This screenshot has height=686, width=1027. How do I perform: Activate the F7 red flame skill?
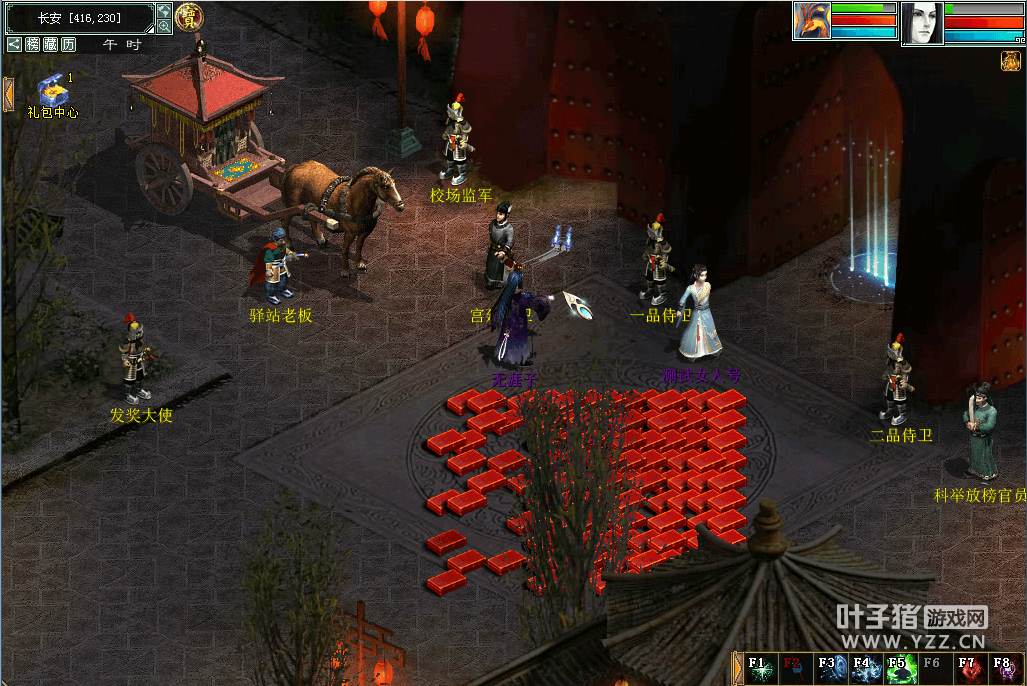coord(968,669)
